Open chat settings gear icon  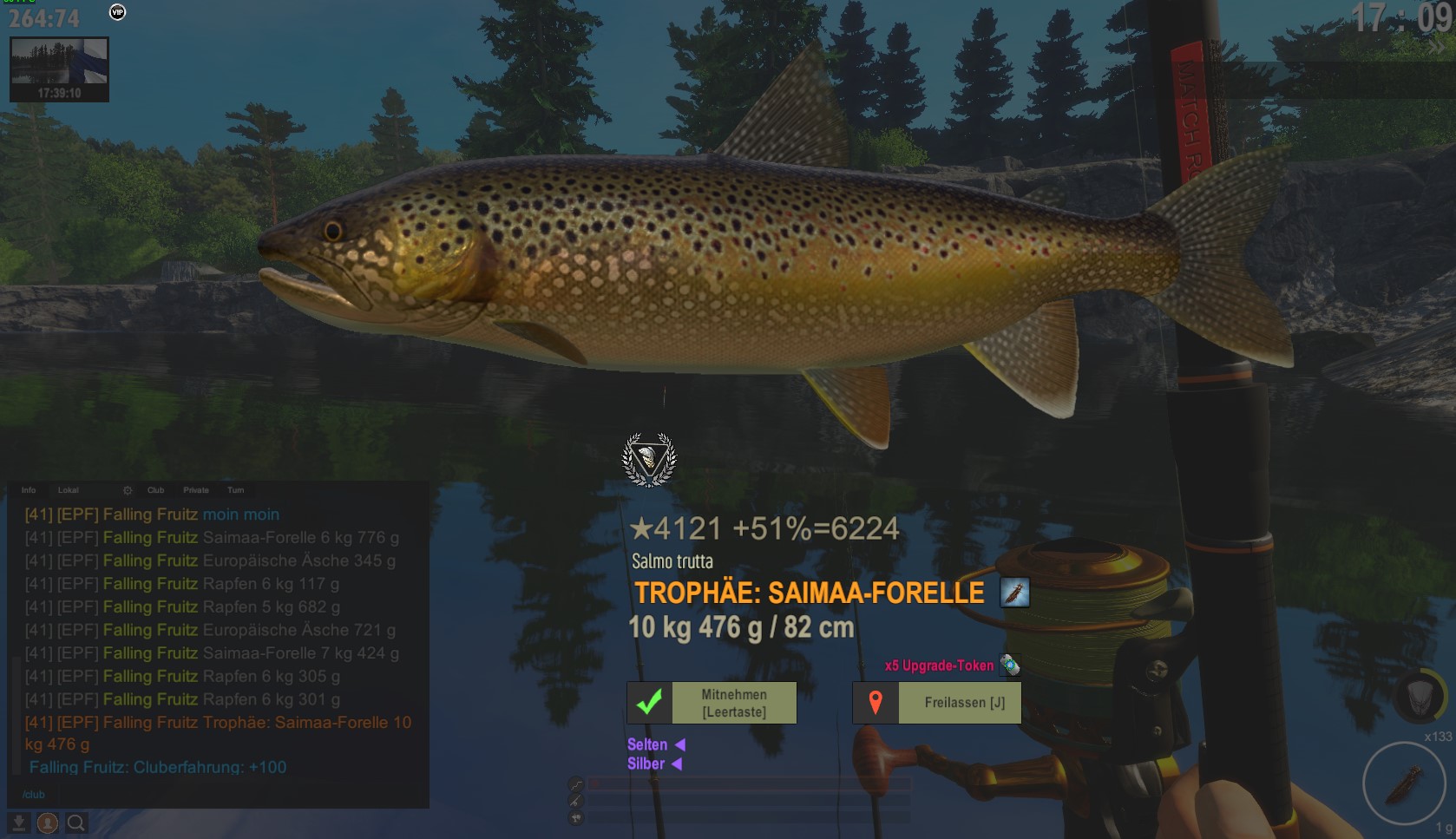[128, 490]
